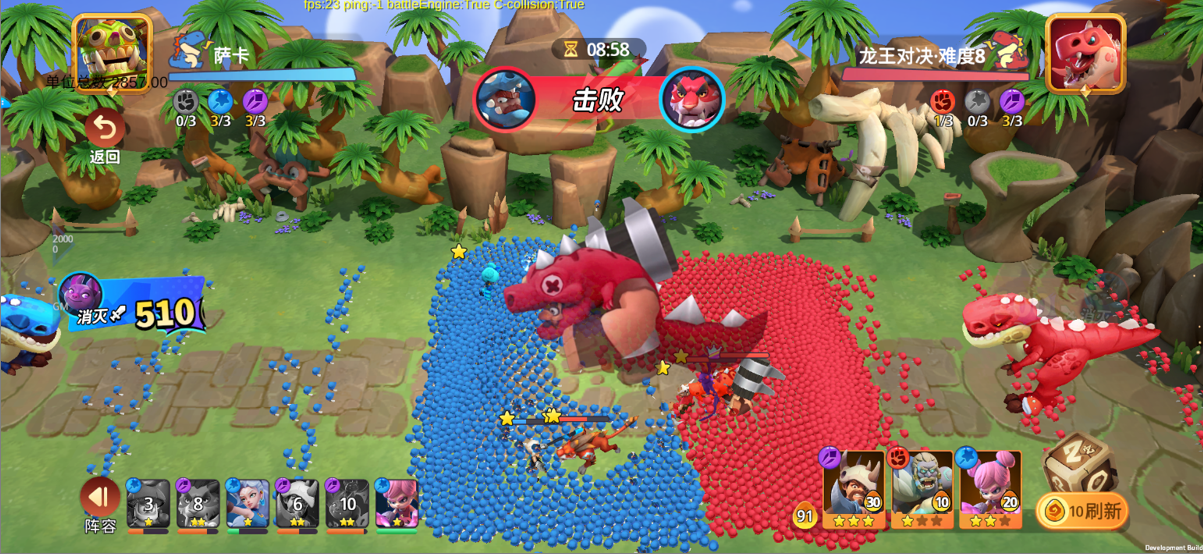Viewport: 1203px width, 554px height.
Task: Select the pink-haired girl in the lineup bar
Action: (396, 504)
